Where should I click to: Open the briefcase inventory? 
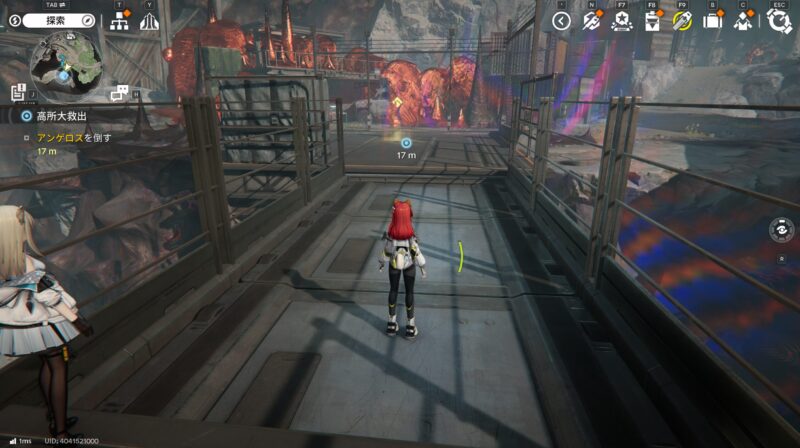(x=712, y=21)
